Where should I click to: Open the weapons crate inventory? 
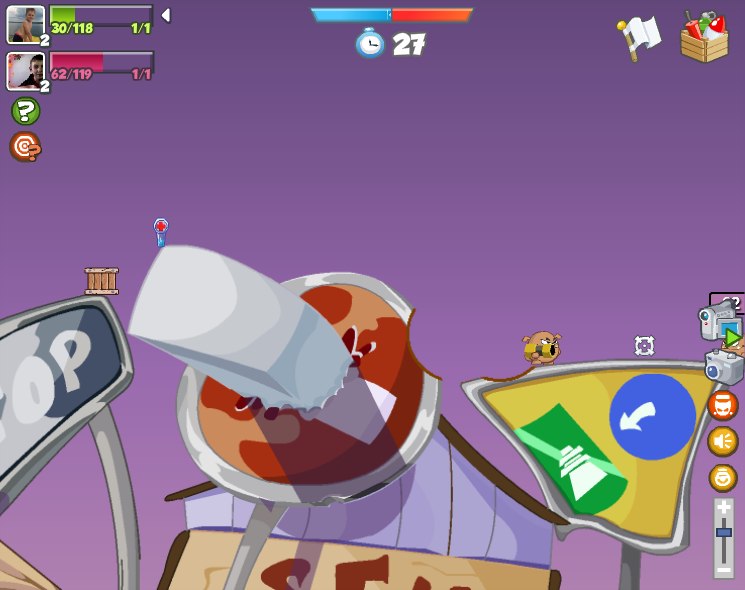(x=705, y=37)
